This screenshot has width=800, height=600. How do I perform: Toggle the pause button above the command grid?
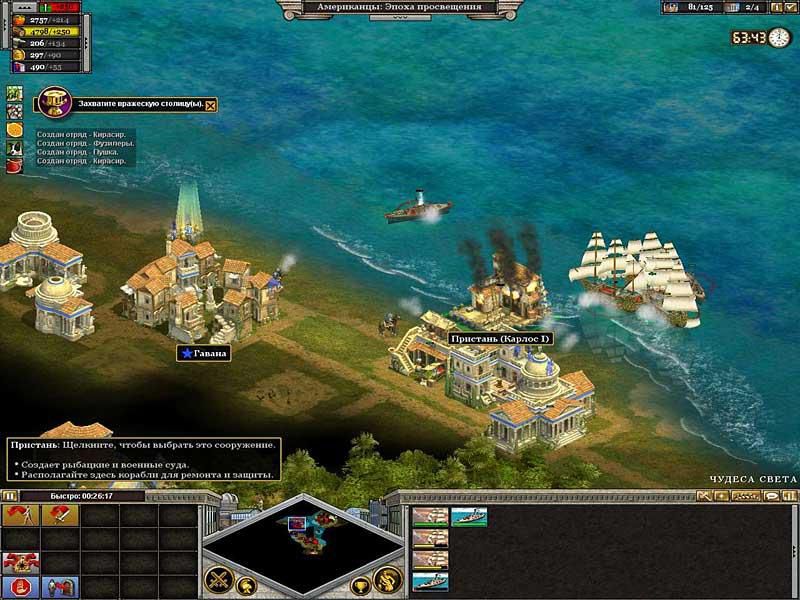click(10, 495)
